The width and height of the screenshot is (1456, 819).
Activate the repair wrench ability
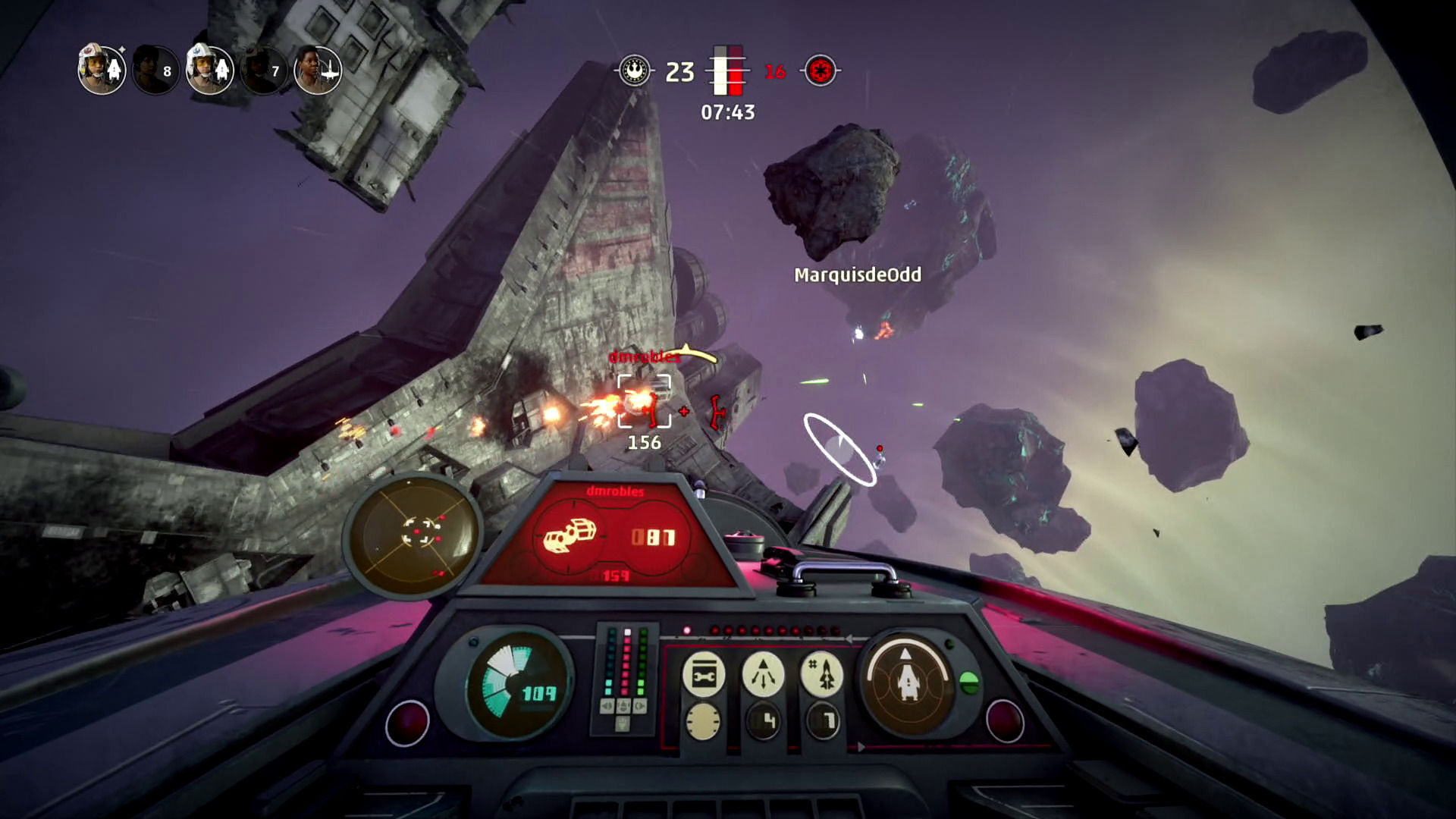[x=703, y=673]
